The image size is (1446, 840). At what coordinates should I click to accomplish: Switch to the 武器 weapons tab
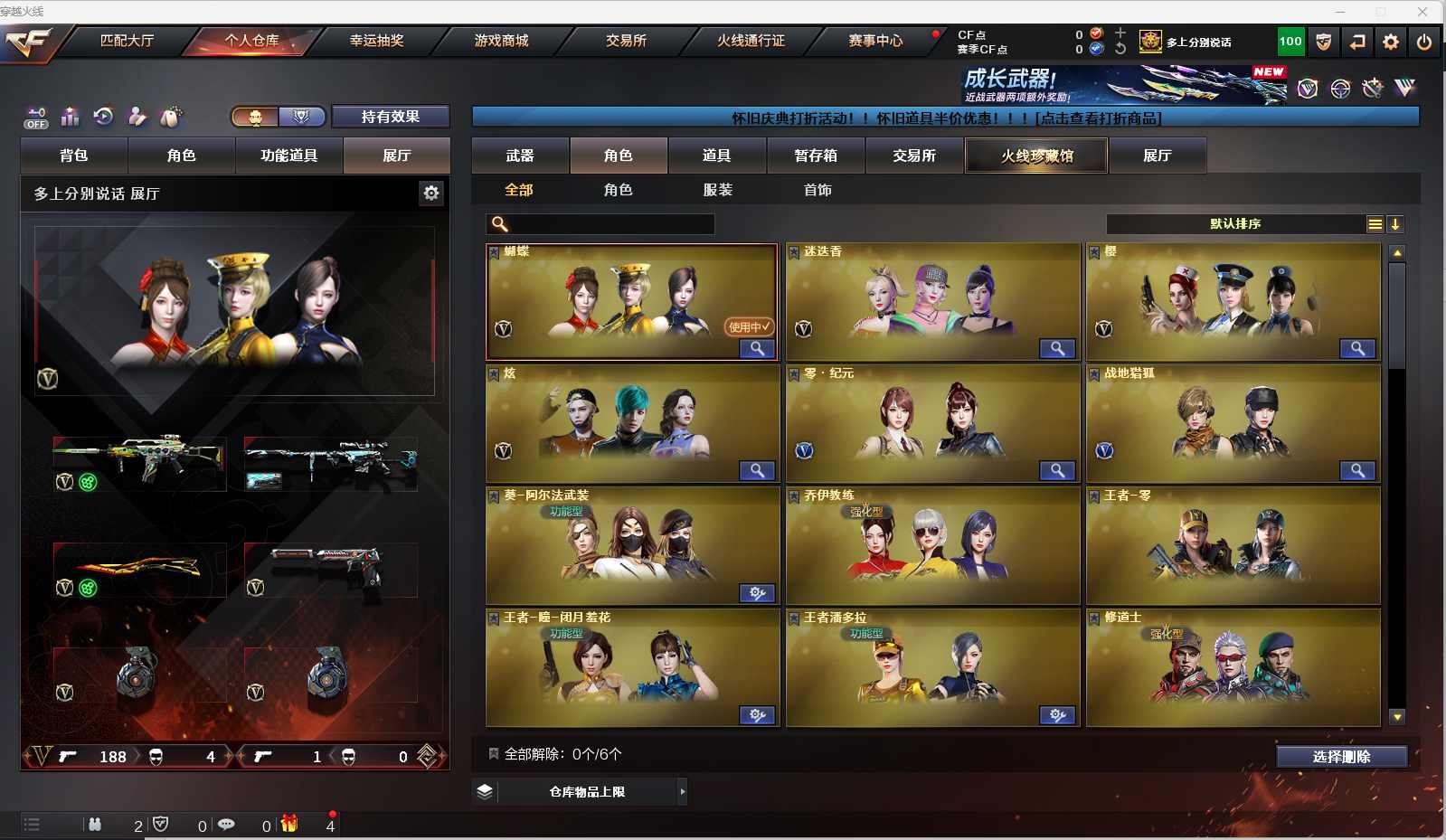[x=520, y=156]
